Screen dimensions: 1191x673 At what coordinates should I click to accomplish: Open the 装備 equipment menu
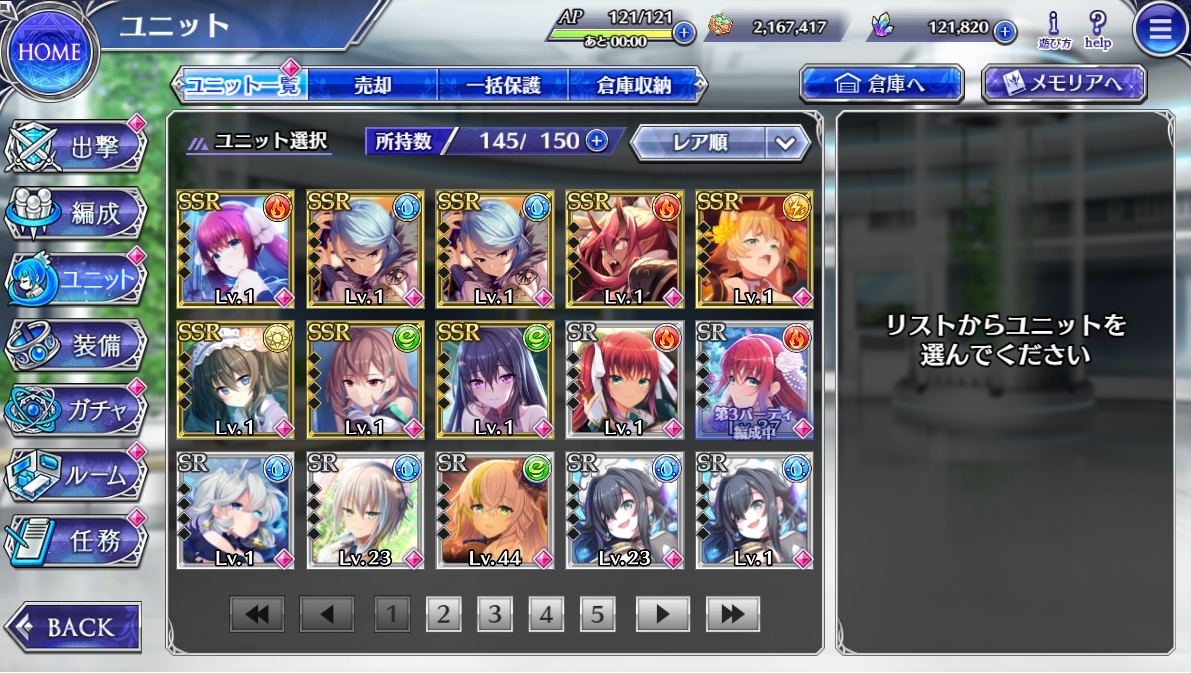pyautogui.click(x=78, y=345)
